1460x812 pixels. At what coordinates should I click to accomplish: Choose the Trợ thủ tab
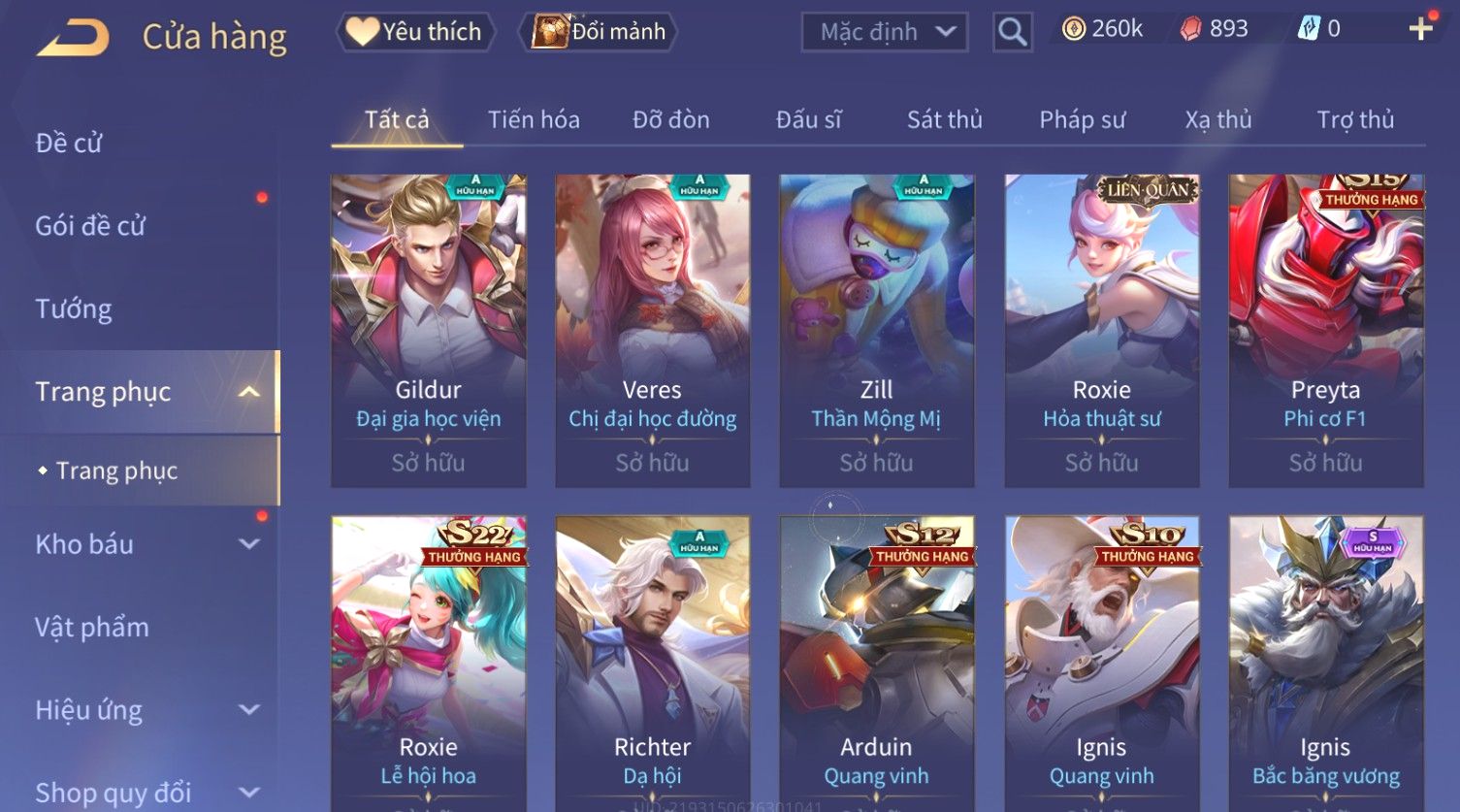[1354, 120]
